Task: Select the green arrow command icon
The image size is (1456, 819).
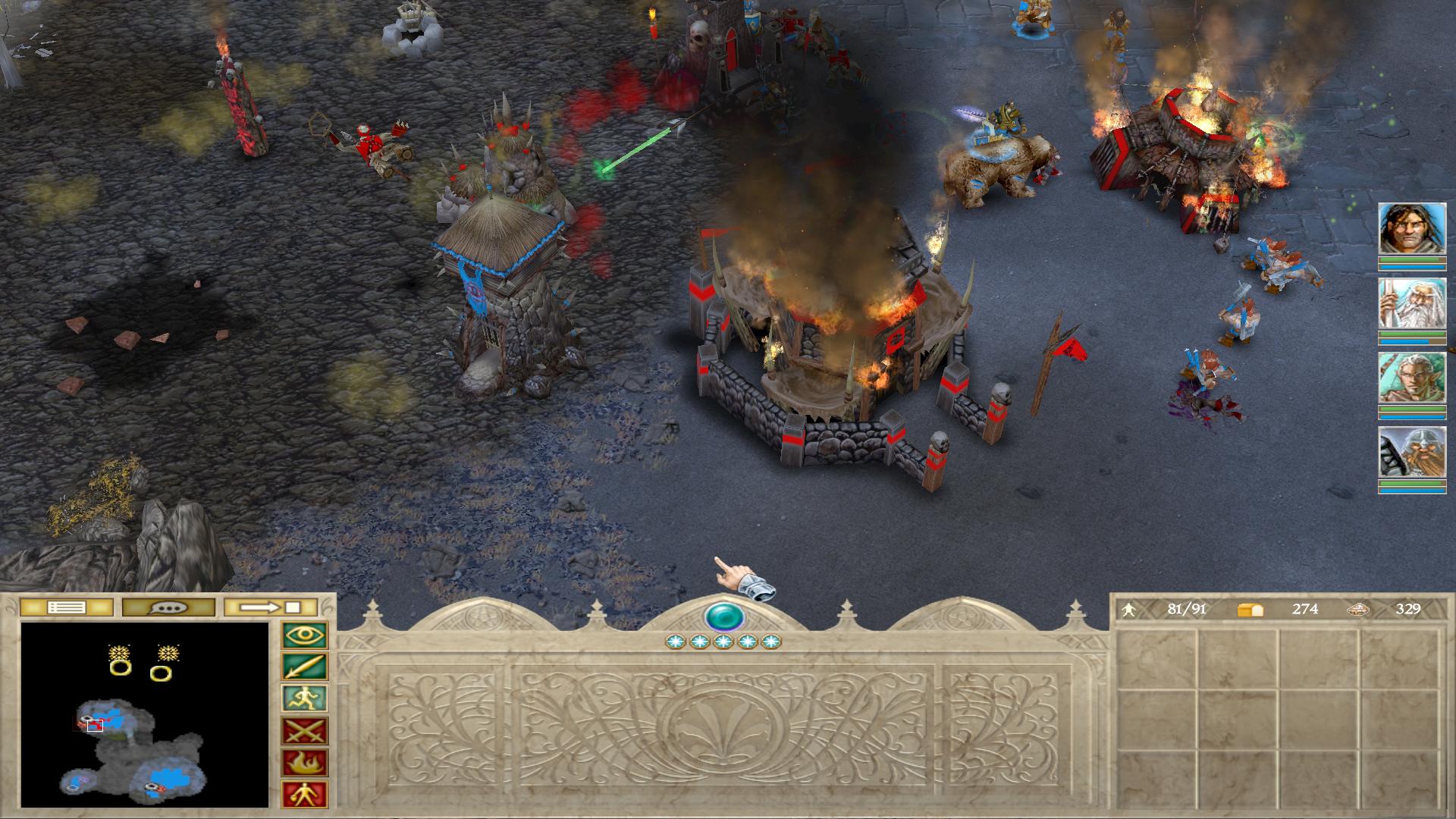Action: click(x=305, y=667)
